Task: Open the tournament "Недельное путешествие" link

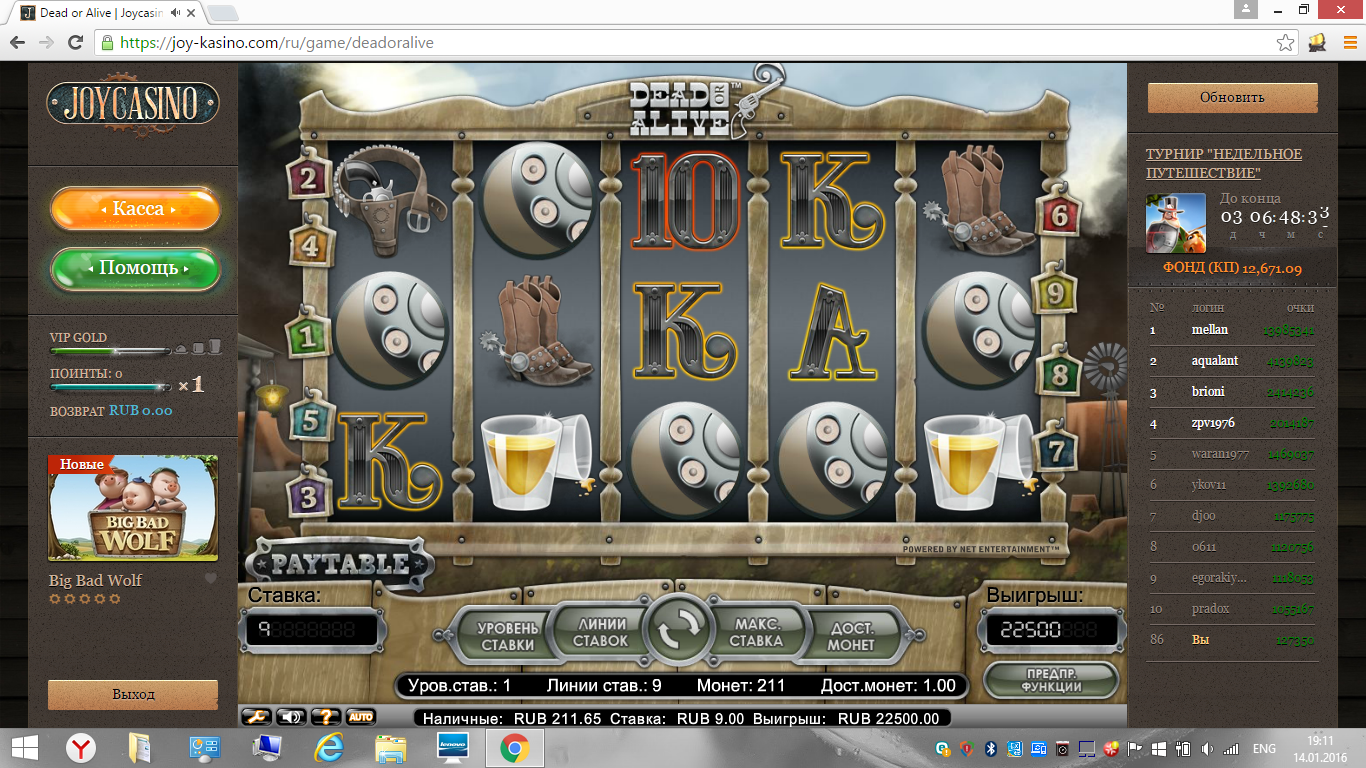Action: coord(1223,163)
